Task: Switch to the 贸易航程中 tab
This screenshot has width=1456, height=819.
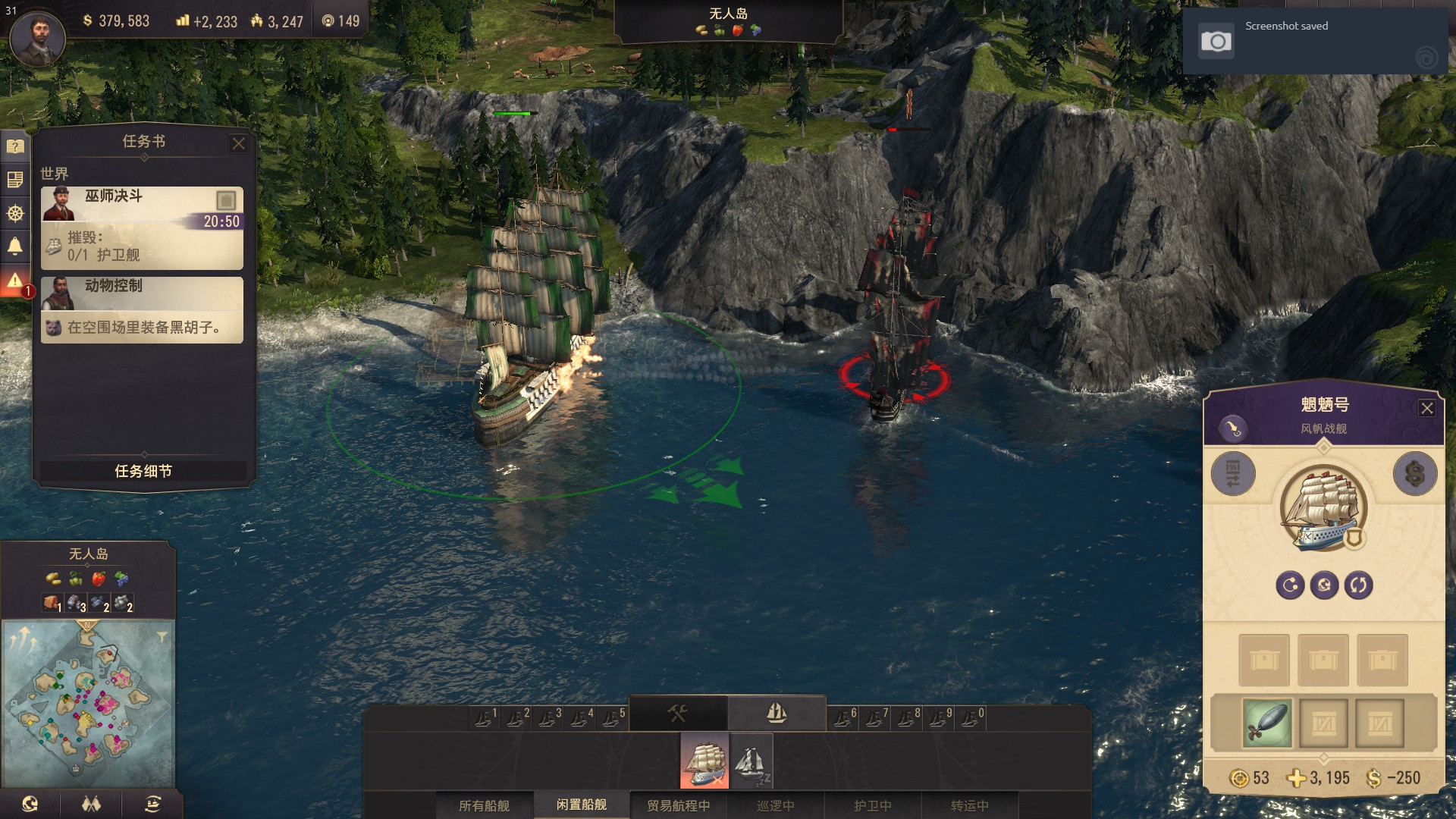Action: pos(678,805)
